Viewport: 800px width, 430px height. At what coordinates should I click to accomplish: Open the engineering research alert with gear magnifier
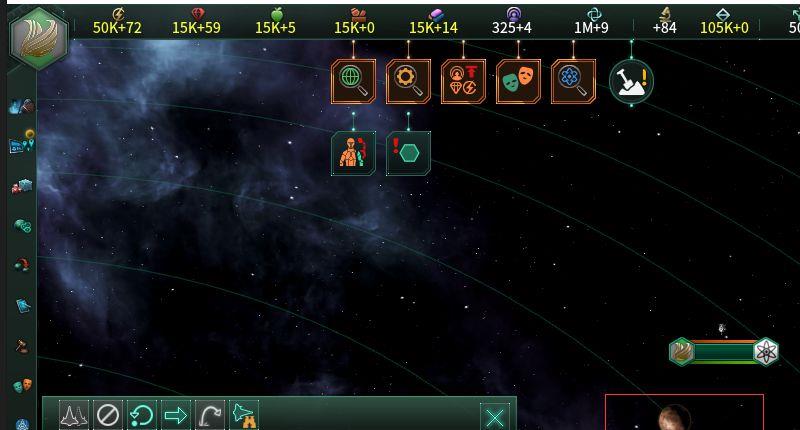click(408, 82)
